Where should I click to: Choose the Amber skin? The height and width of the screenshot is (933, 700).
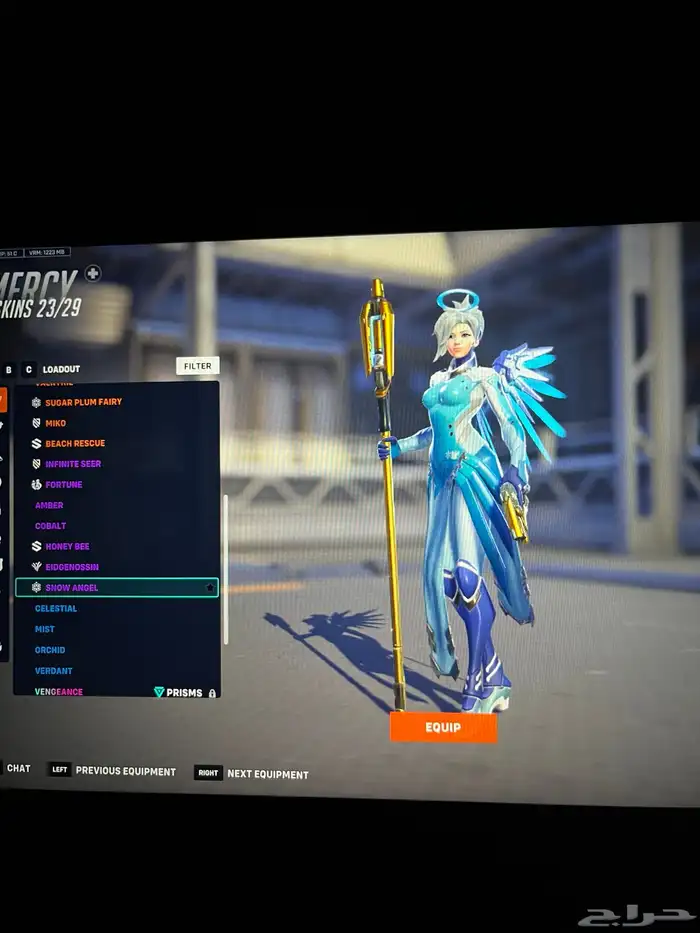tap(49, 506)
